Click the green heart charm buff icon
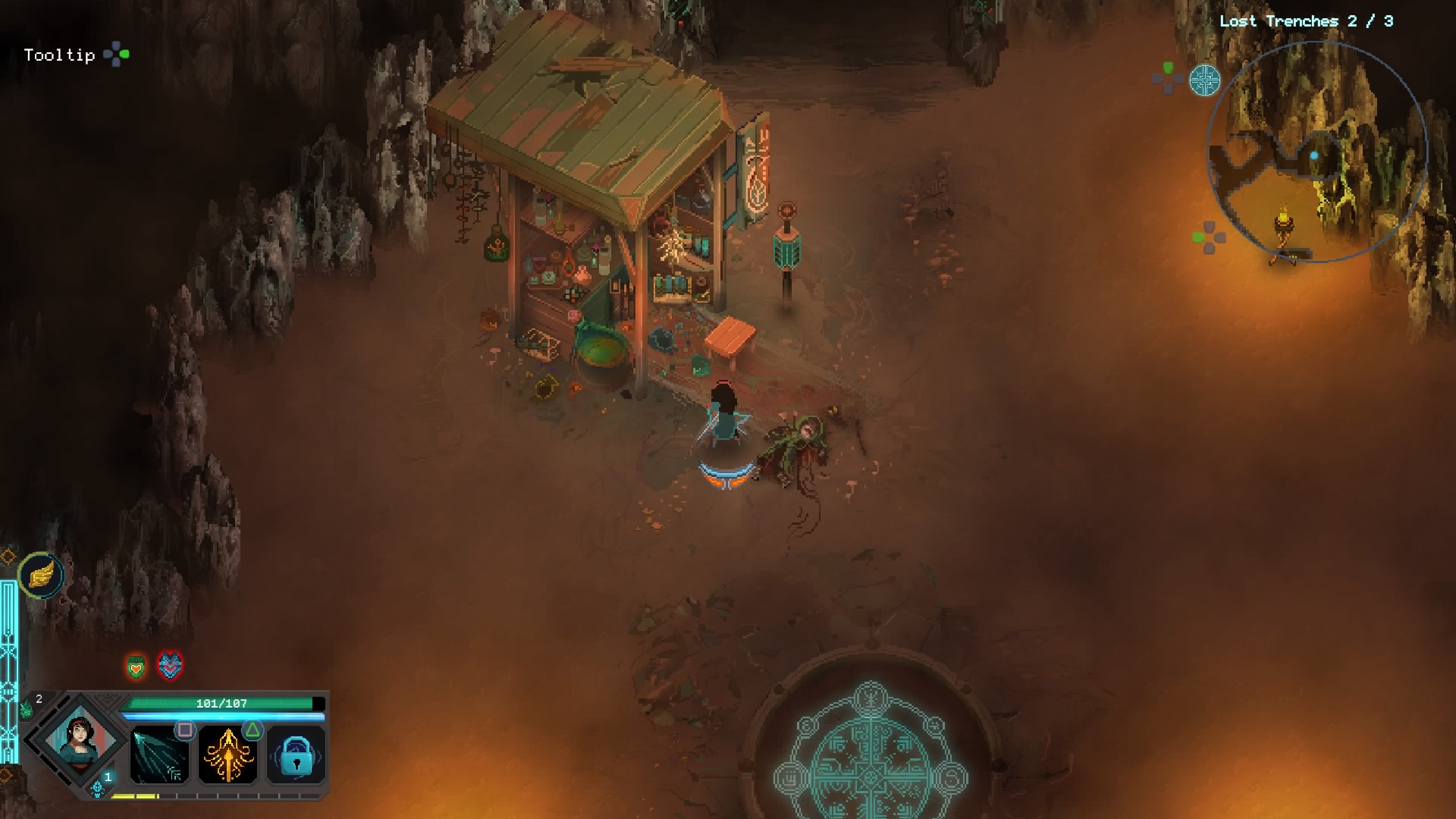 tap(136, 667)
